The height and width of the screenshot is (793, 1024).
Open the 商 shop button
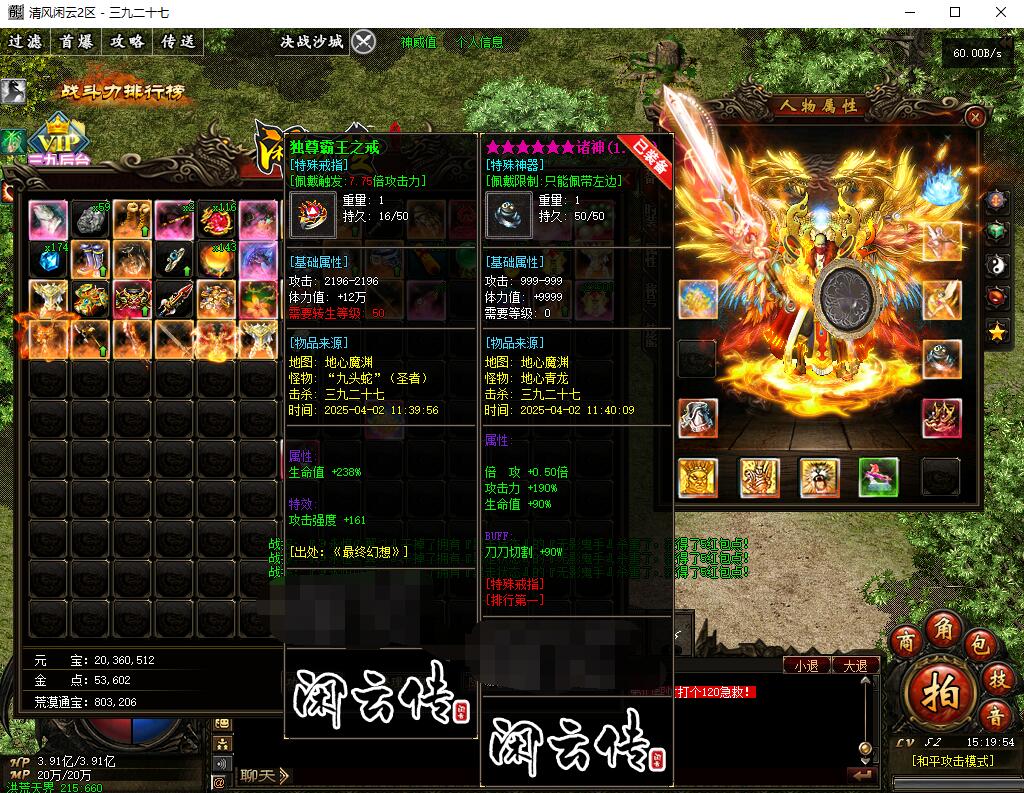(908, 640)
